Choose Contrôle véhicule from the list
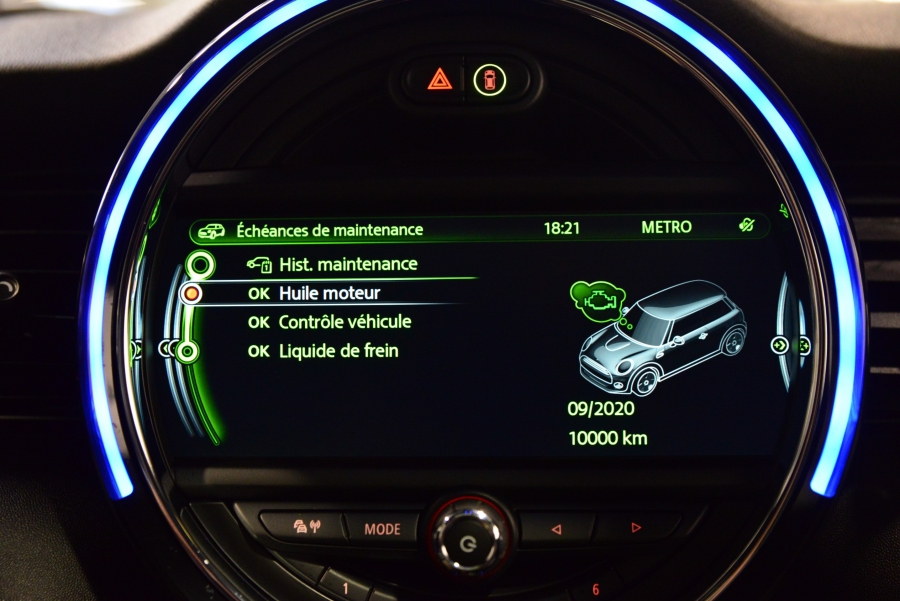Image resolution: width=900 pixels, height=601 pixels. click(344, 322)
